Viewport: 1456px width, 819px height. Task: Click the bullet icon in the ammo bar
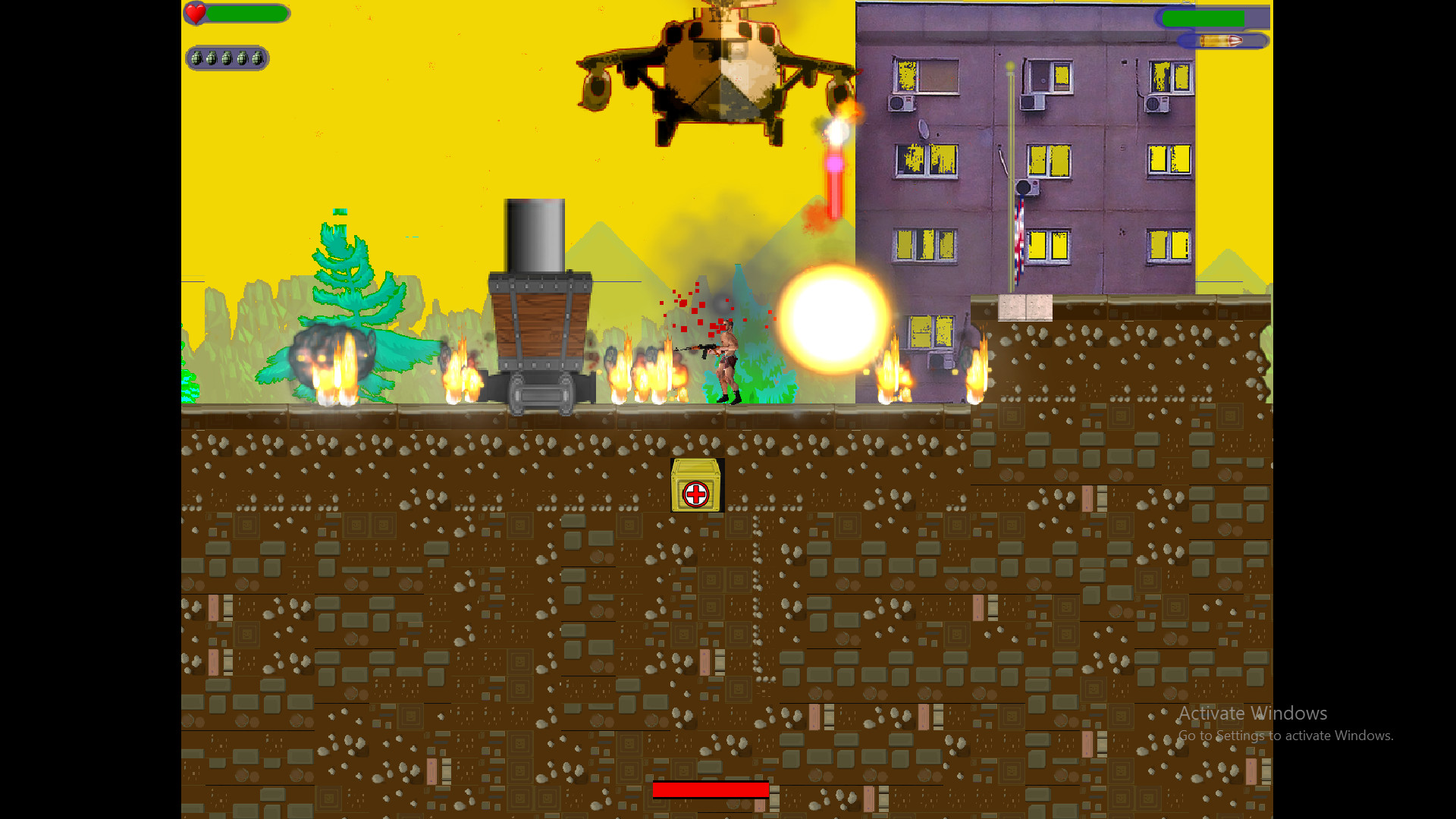tap(1221, 40)
